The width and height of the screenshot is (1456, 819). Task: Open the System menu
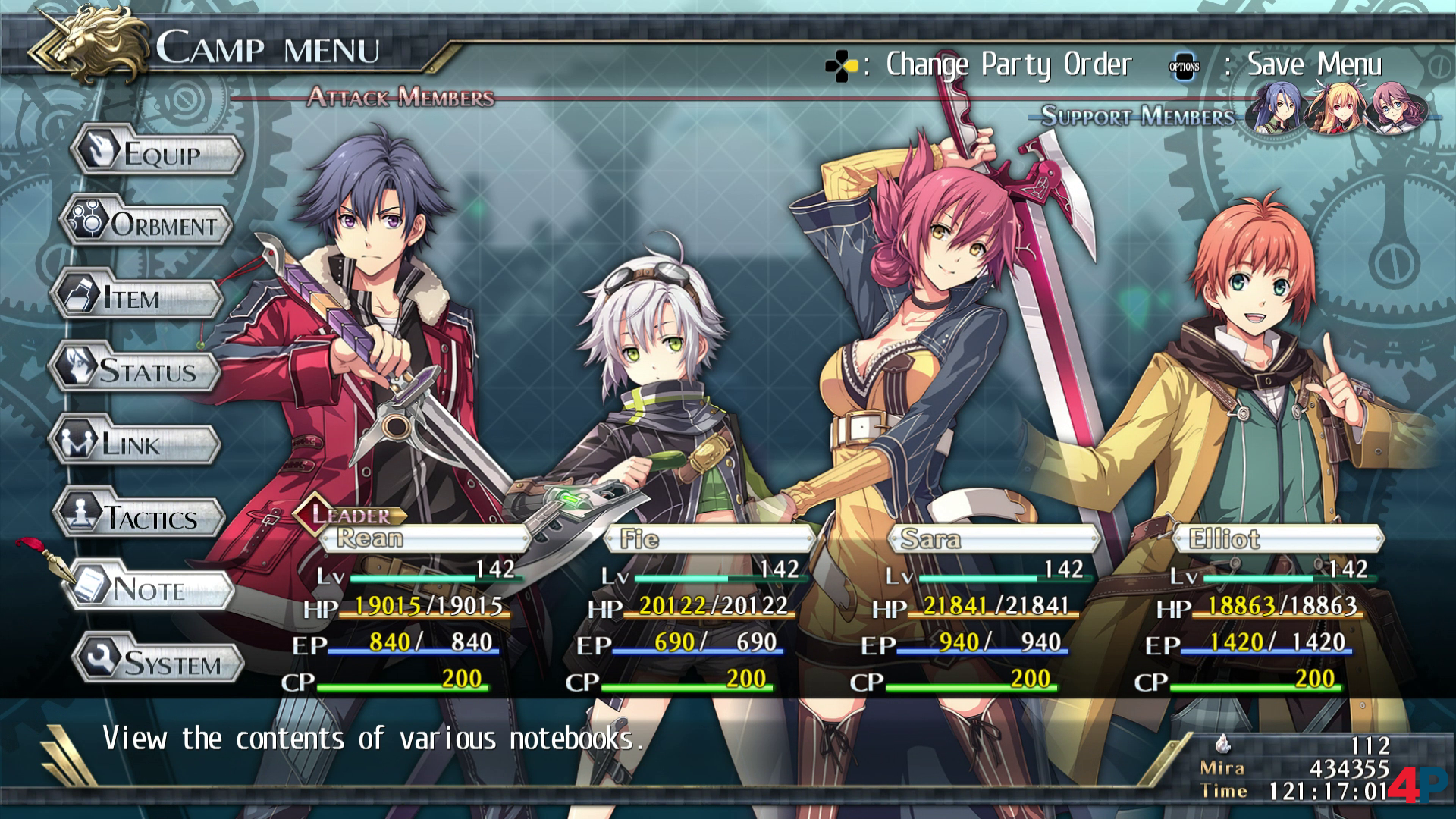point(158,662)
